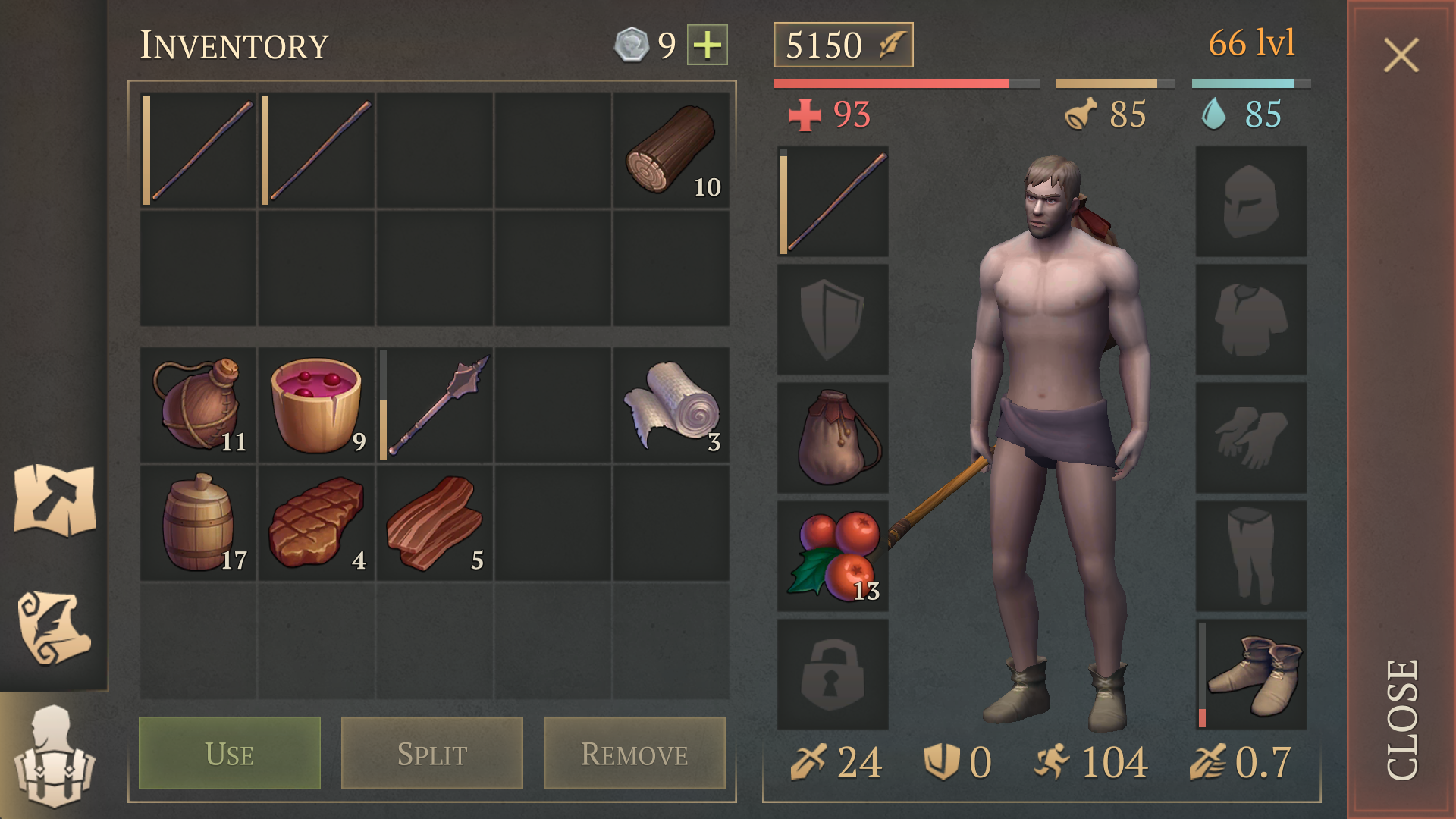The height and width of the screenshot is (819, 1456).
Task: Select the equipped staff weapon slot
Action: (x=833, y=202)
